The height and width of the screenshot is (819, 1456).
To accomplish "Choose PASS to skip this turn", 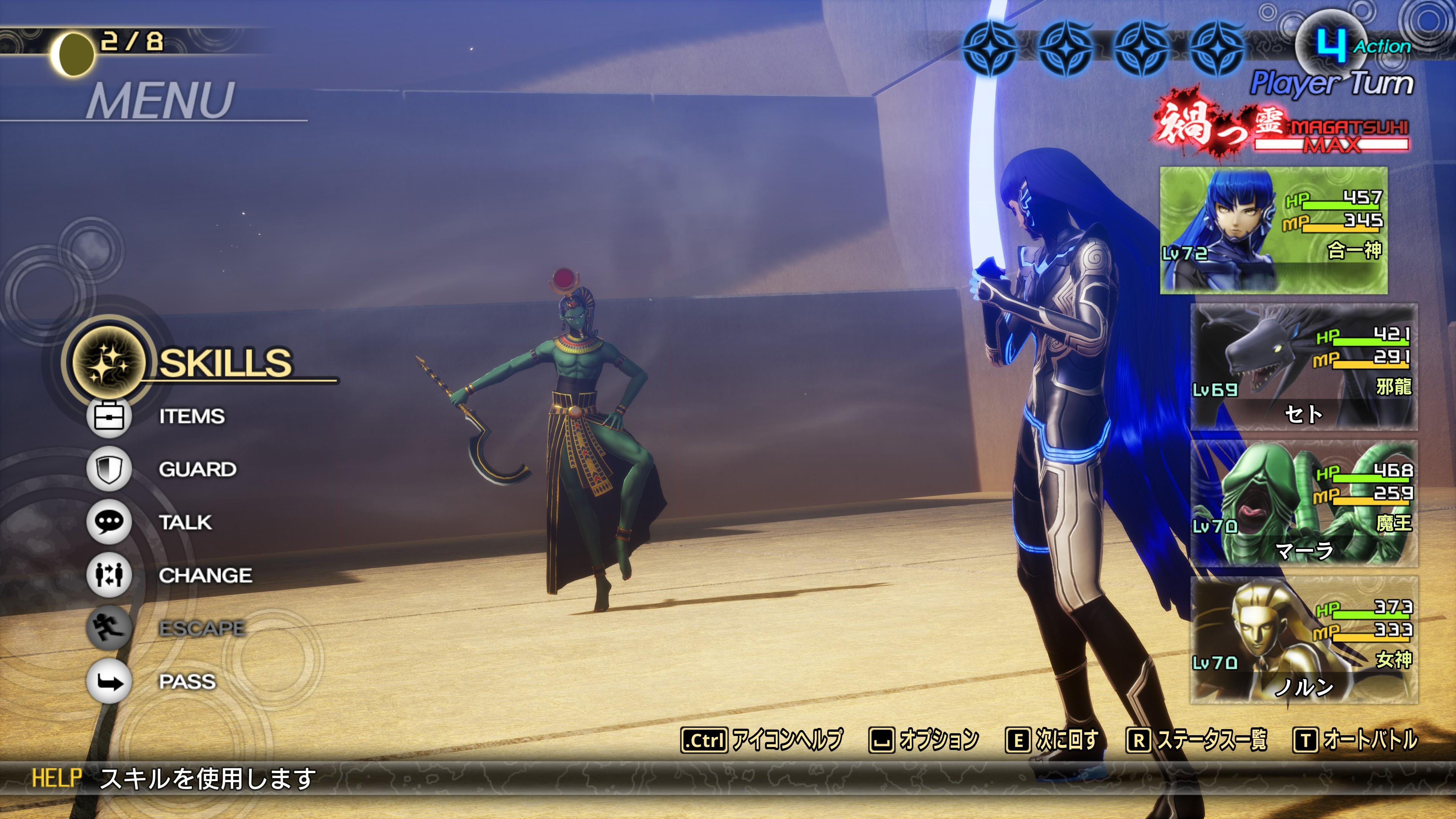I will [x=187, y=682].
